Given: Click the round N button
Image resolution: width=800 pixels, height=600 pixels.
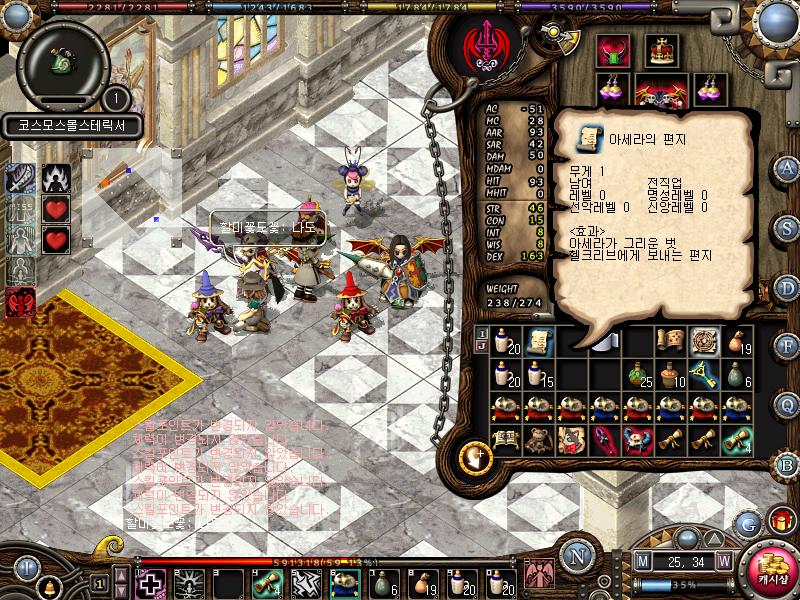Looking at the screenshot, I should 576,556.
